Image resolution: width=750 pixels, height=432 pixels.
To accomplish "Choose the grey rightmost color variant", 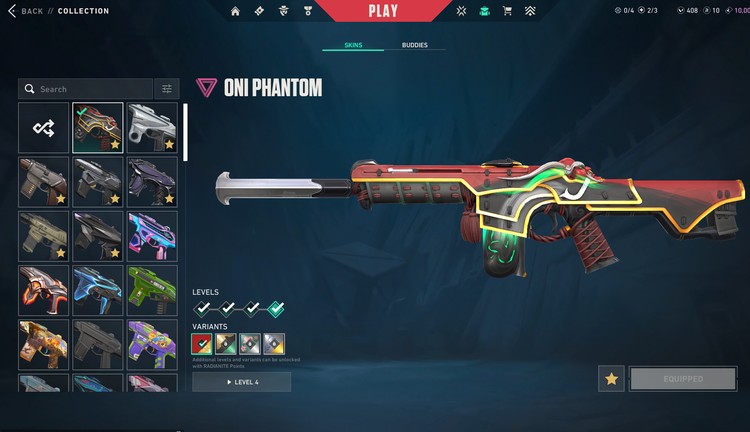I will pos(274,344).
